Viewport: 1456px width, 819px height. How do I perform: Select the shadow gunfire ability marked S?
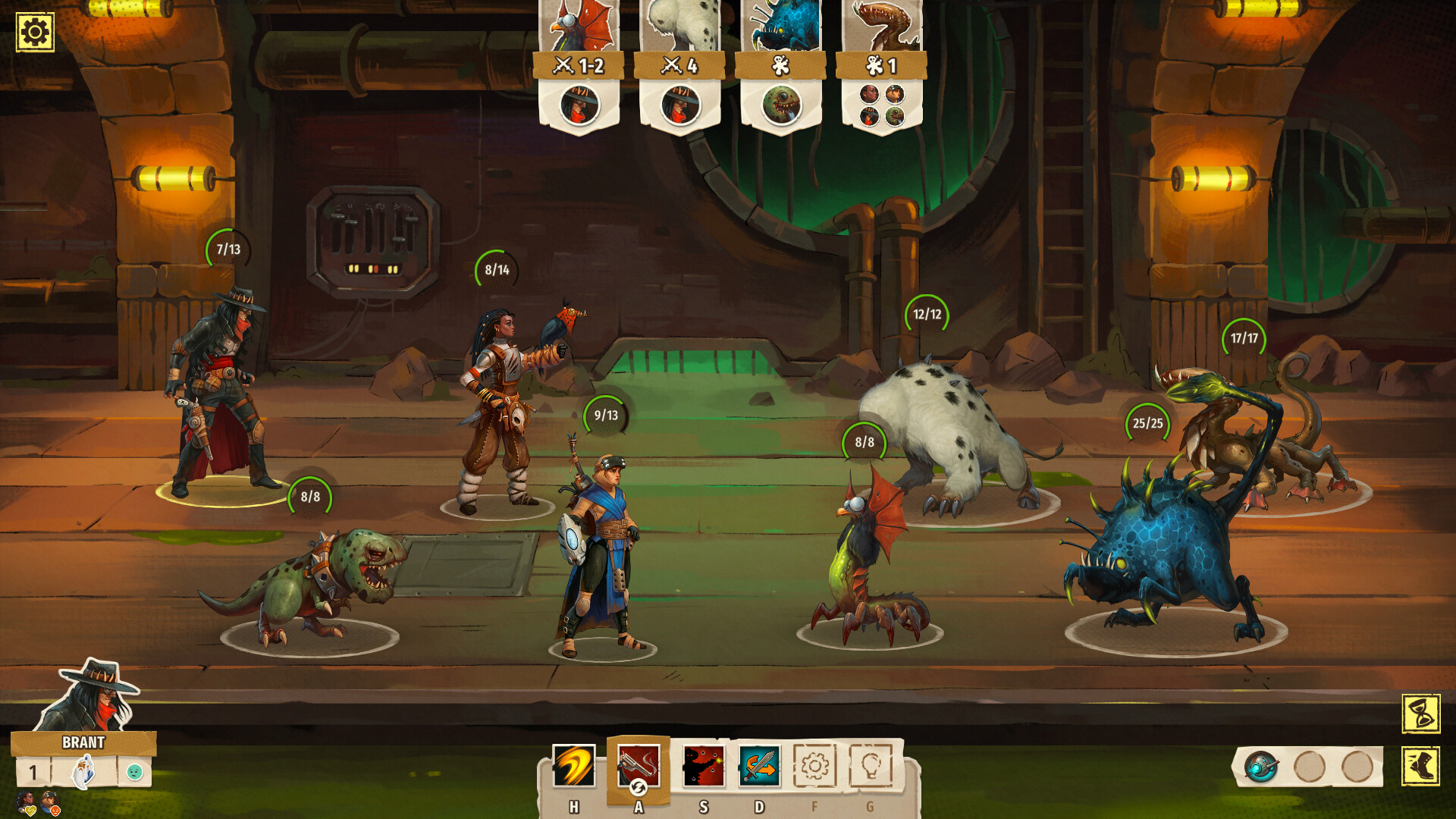coord(704,766)
